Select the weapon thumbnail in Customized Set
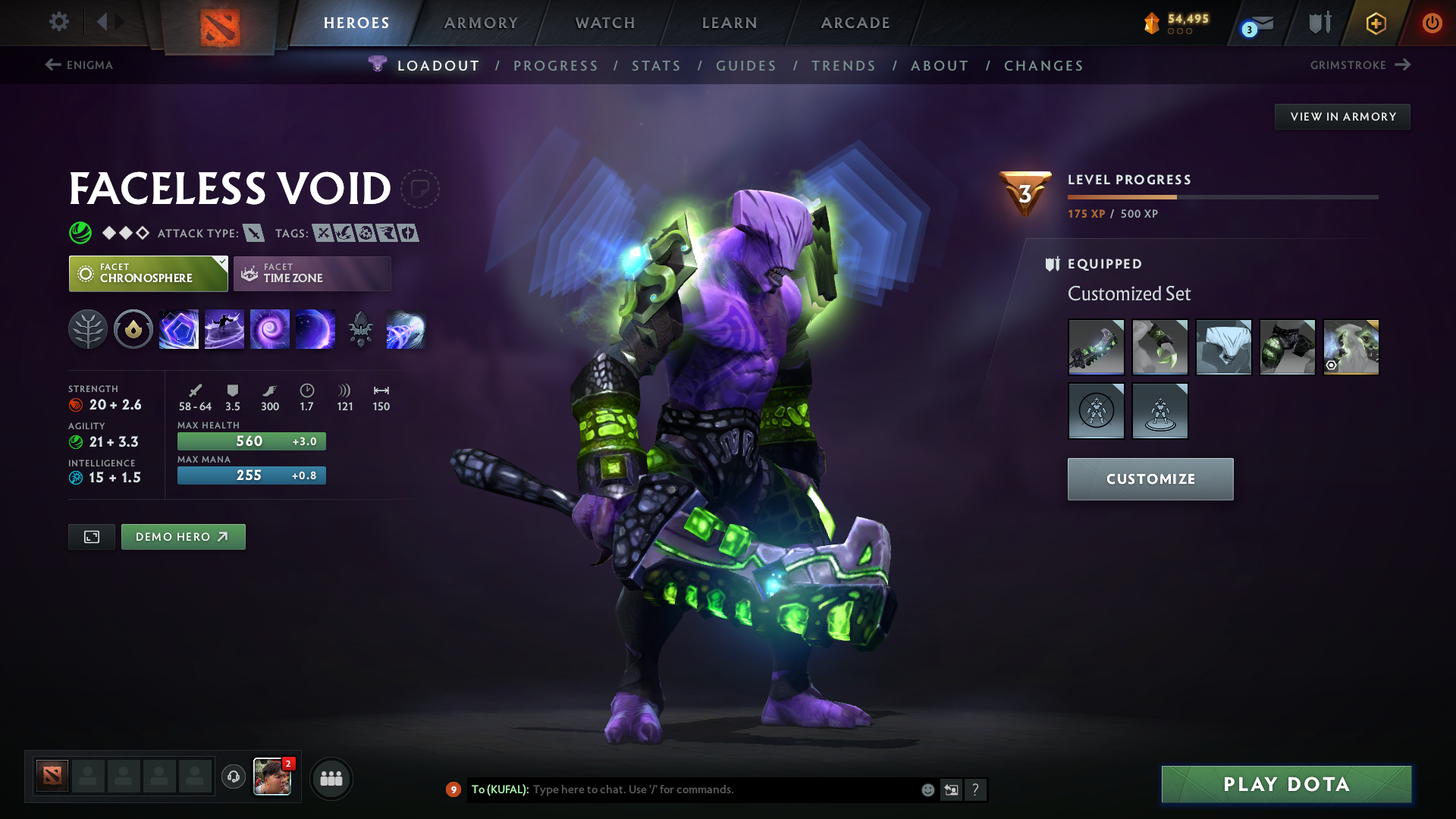 pos(1096,347)
